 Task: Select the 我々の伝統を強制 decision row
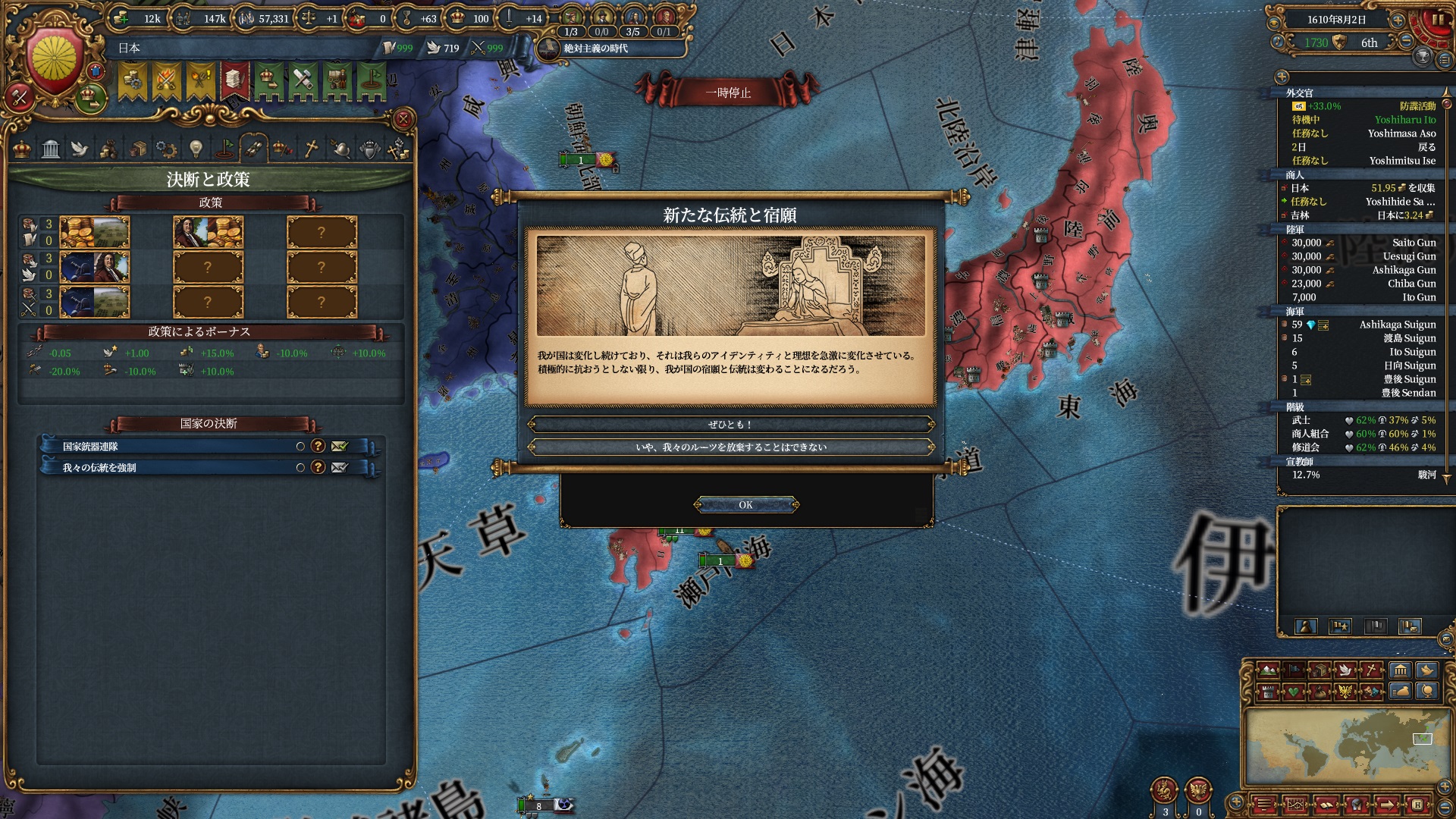pyautogui.click(x=174, y=468)
